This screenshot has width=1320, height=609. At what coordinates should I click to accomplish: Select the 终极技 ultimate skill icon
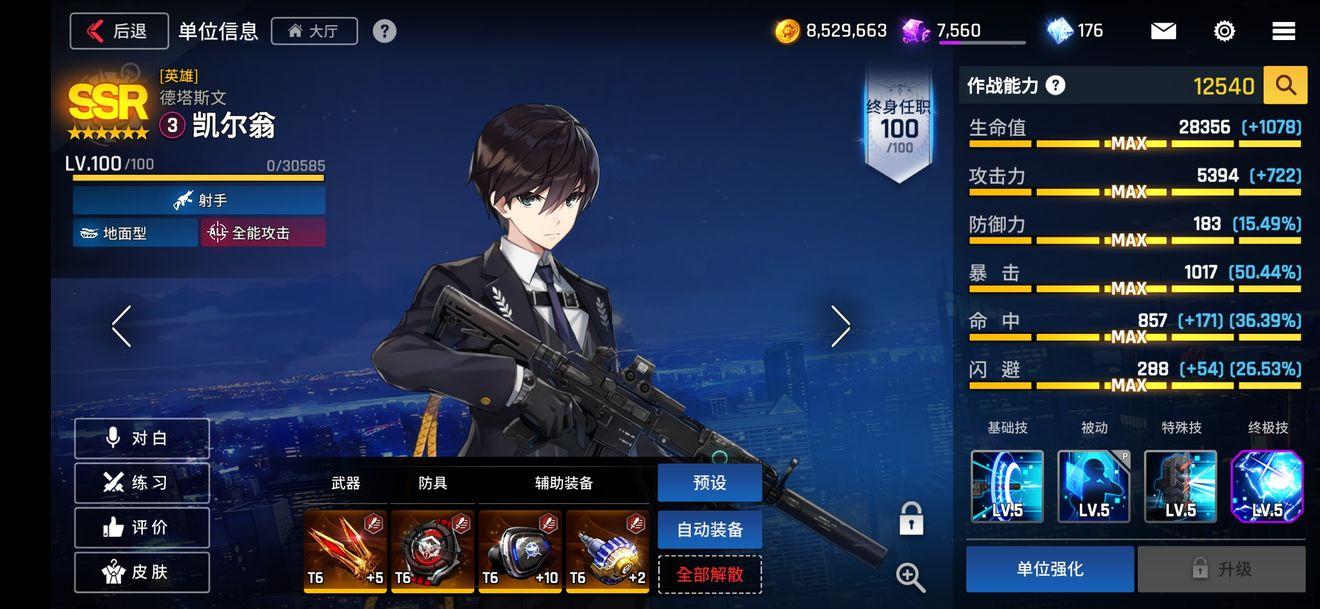tap(1267, 487)
